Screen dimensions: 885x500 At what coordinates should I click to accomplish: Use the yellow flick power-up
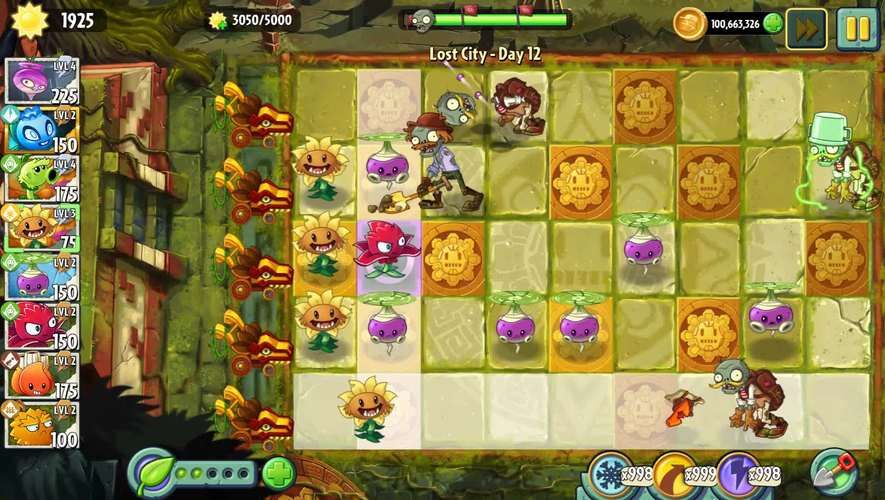click(673, 473)
